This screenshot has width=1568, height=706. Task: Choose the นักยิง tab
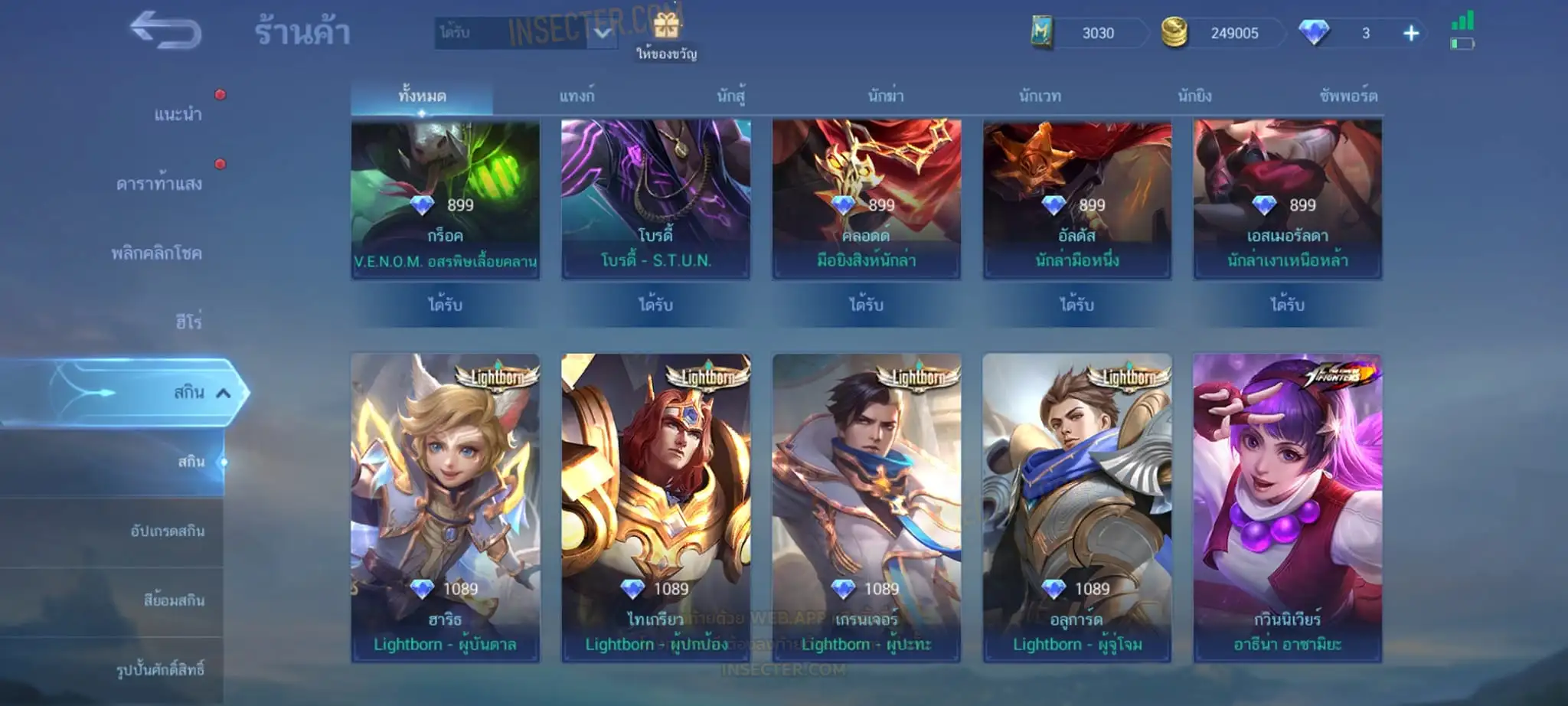coord(1194,96)
